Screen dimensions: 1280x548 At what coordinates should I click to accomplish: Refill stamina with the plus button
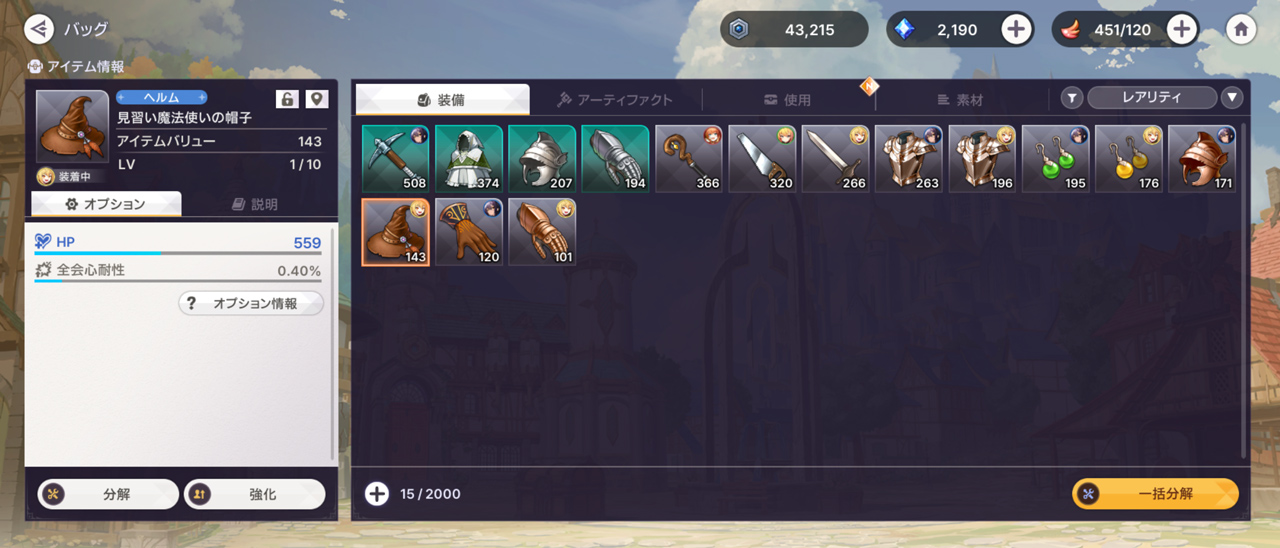1182,29
